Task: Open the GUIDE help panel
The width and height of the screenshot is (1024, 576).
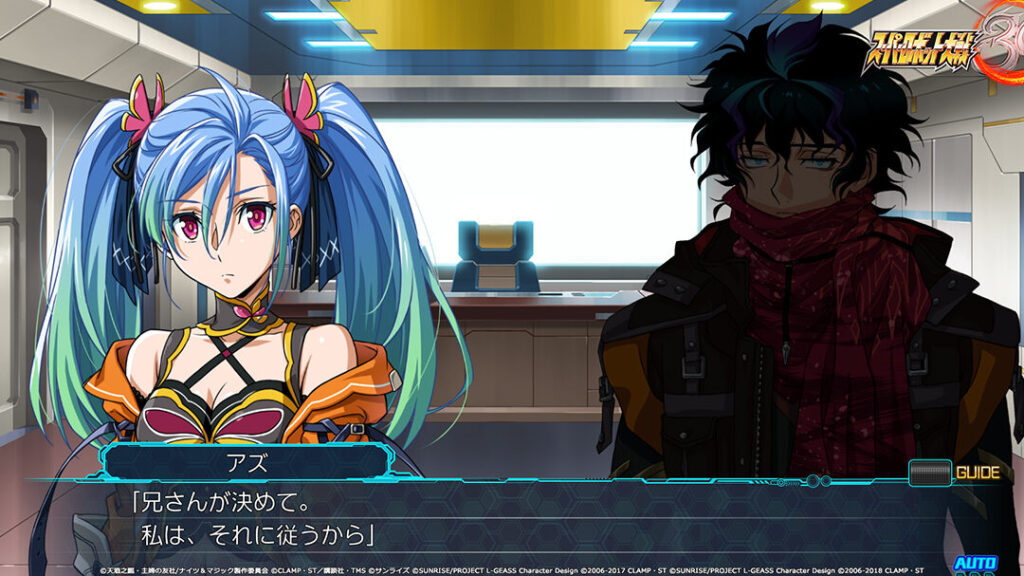Action: pyautogui.click(x=954, y=472)
